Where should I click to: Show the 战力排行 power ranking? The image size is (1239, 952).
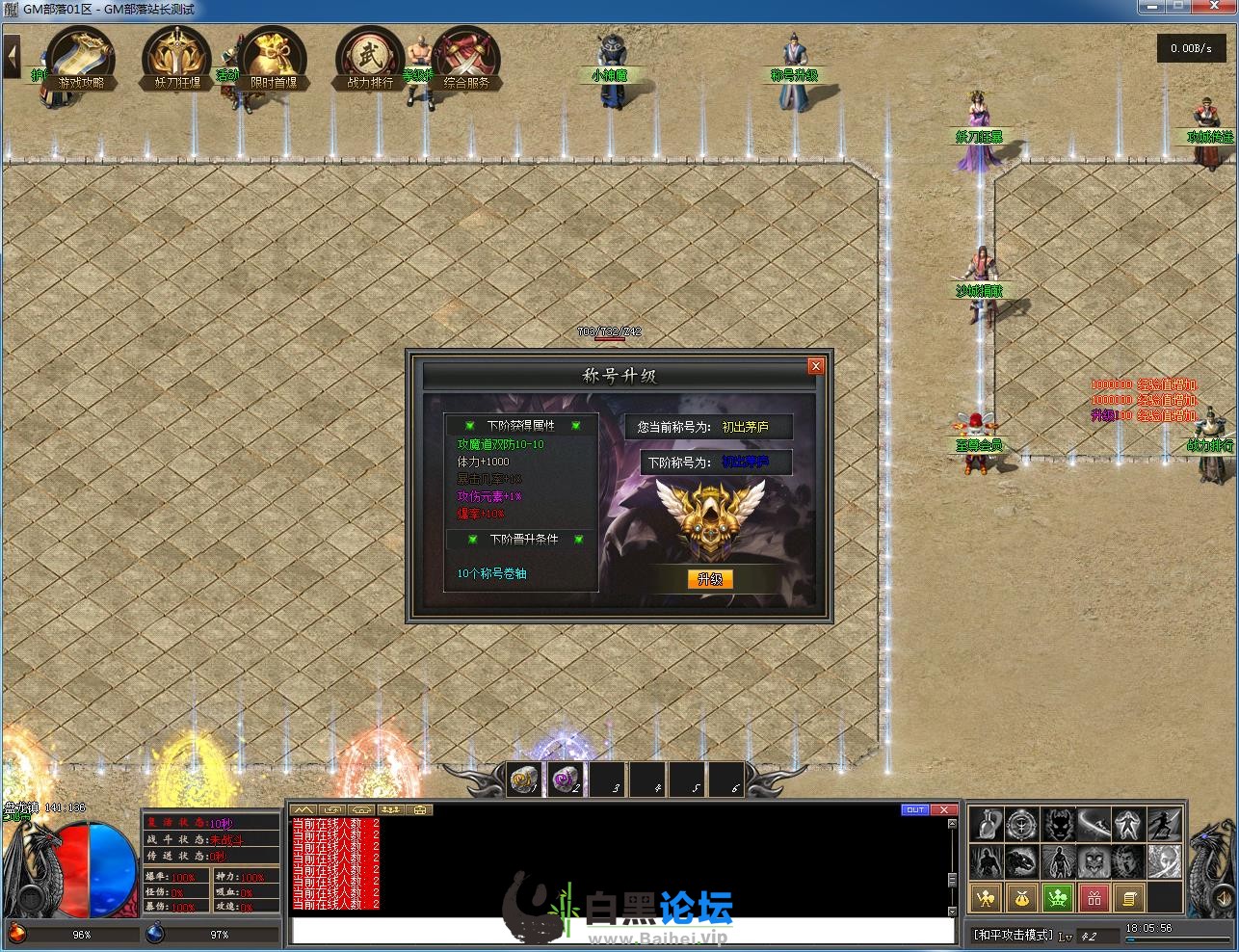point(370,58)
